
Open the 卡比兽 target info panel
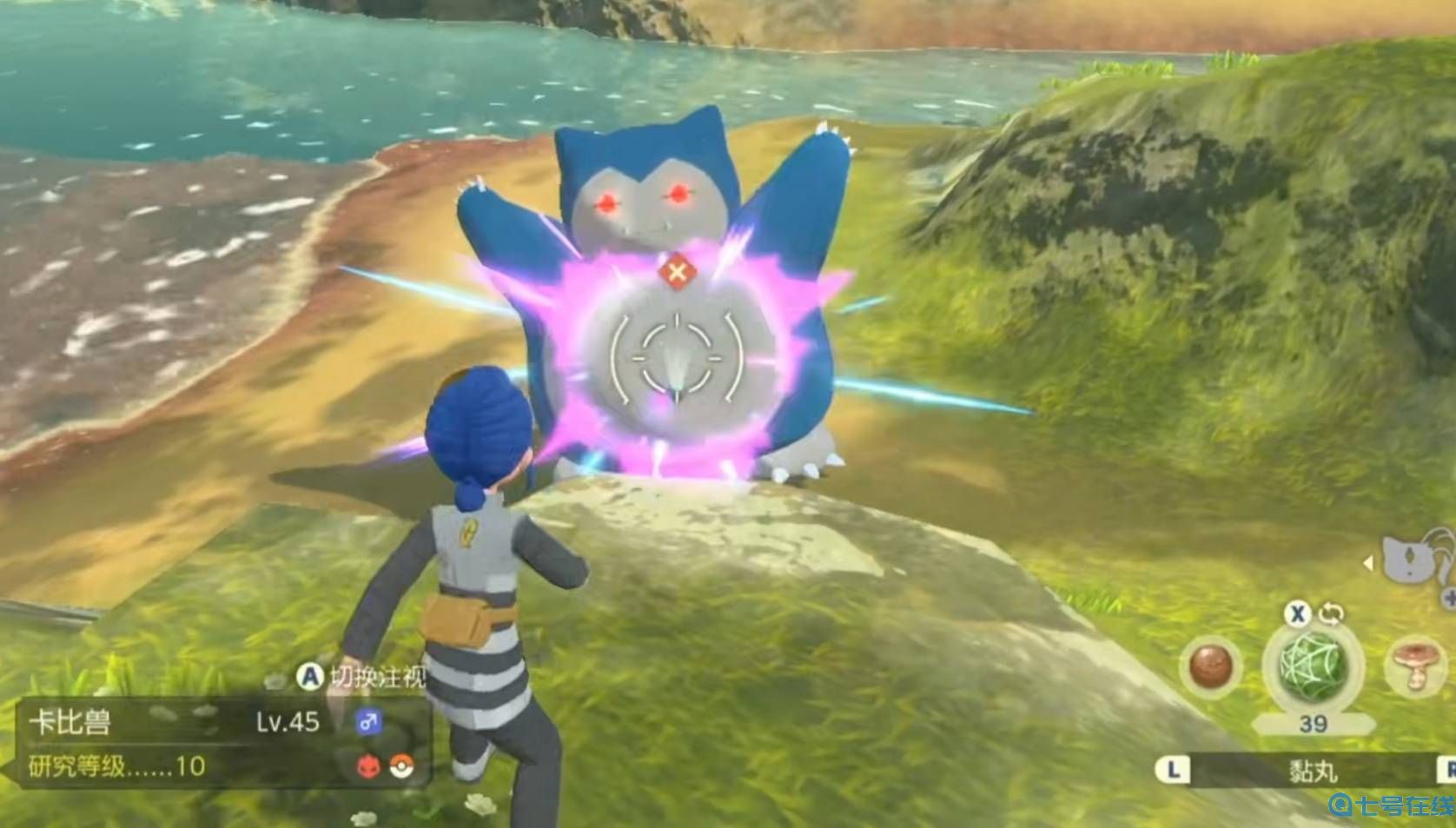pos(217,744)
